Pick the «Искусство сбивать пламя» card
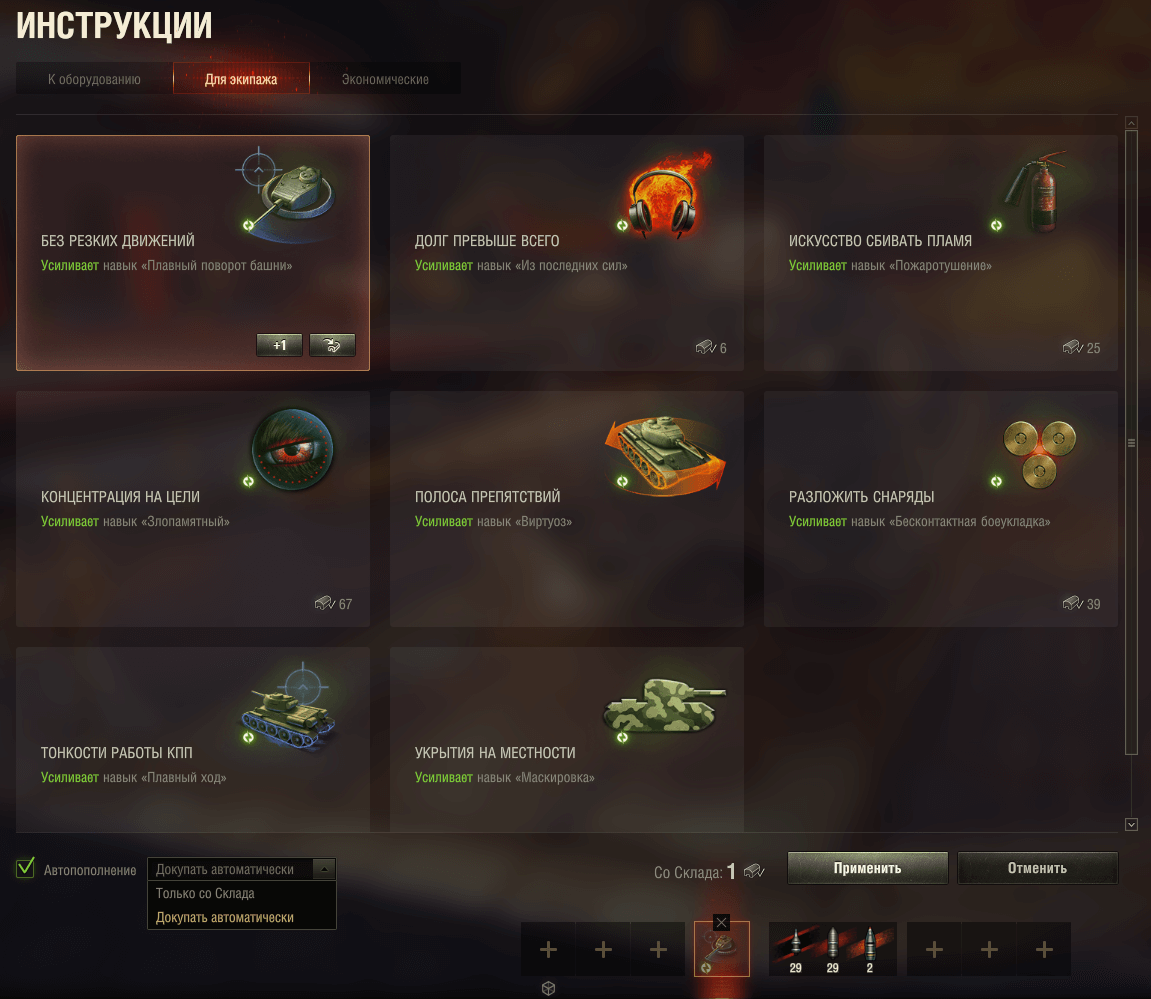Image resolution: width=1151 pixels, height=999 pixels. coord(940,253)
